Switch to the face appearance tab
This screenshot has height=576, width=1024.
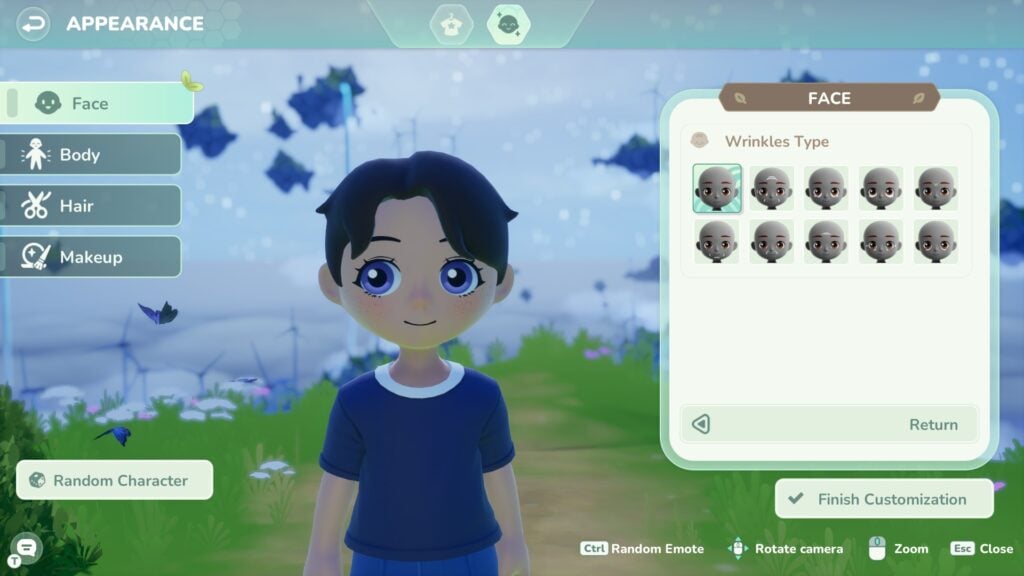[508, 24]
